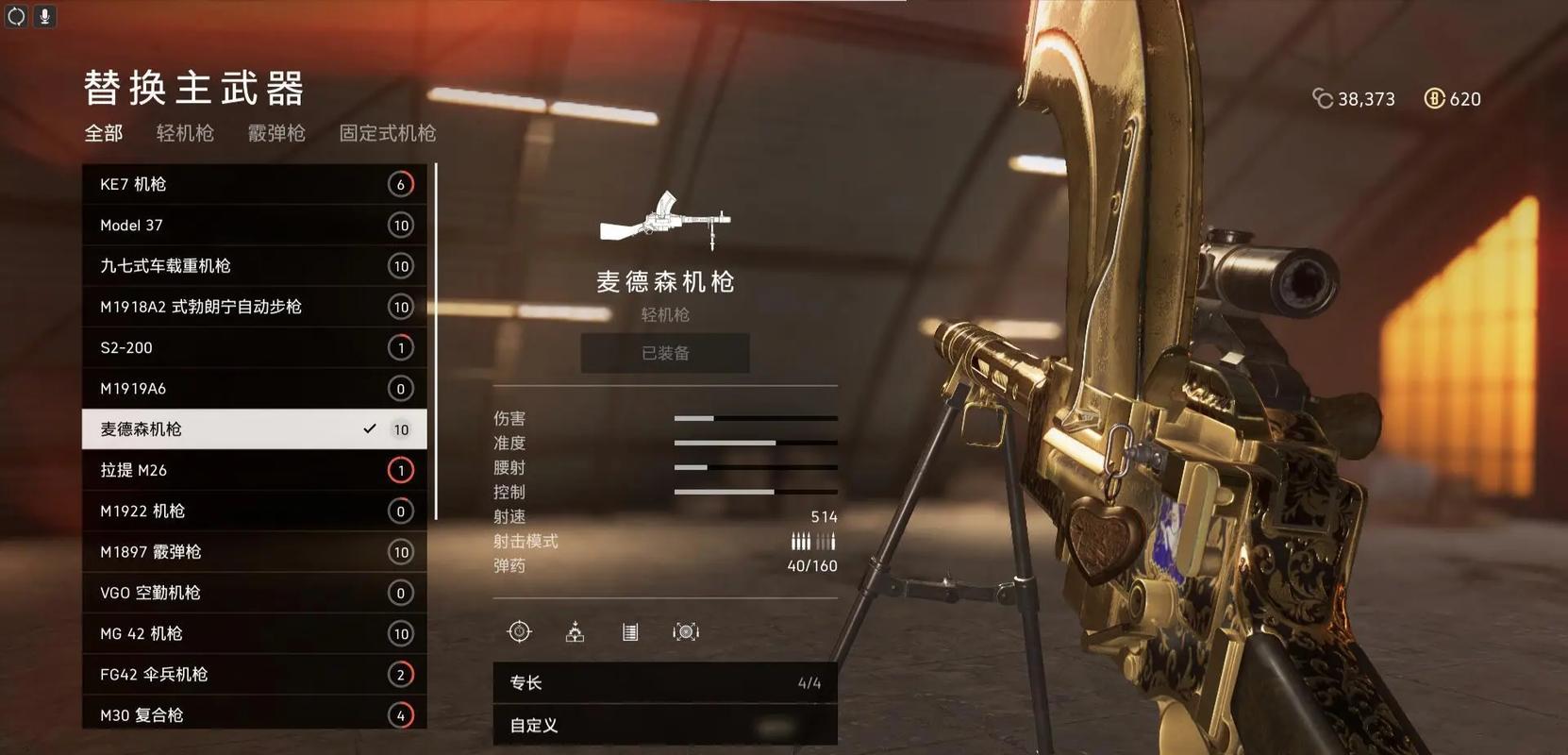This screenshot has width=1568, height=755.
Task: Select the MG 42 机枪 row
Action: [254, 633]
